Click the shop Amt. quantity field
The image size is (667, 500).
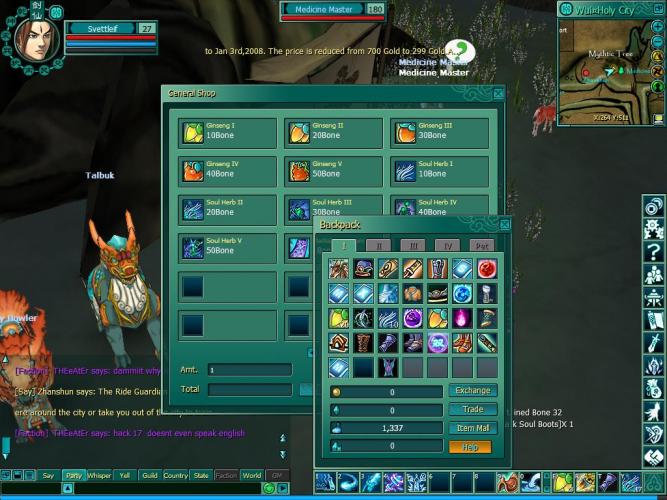pos(250,370)
